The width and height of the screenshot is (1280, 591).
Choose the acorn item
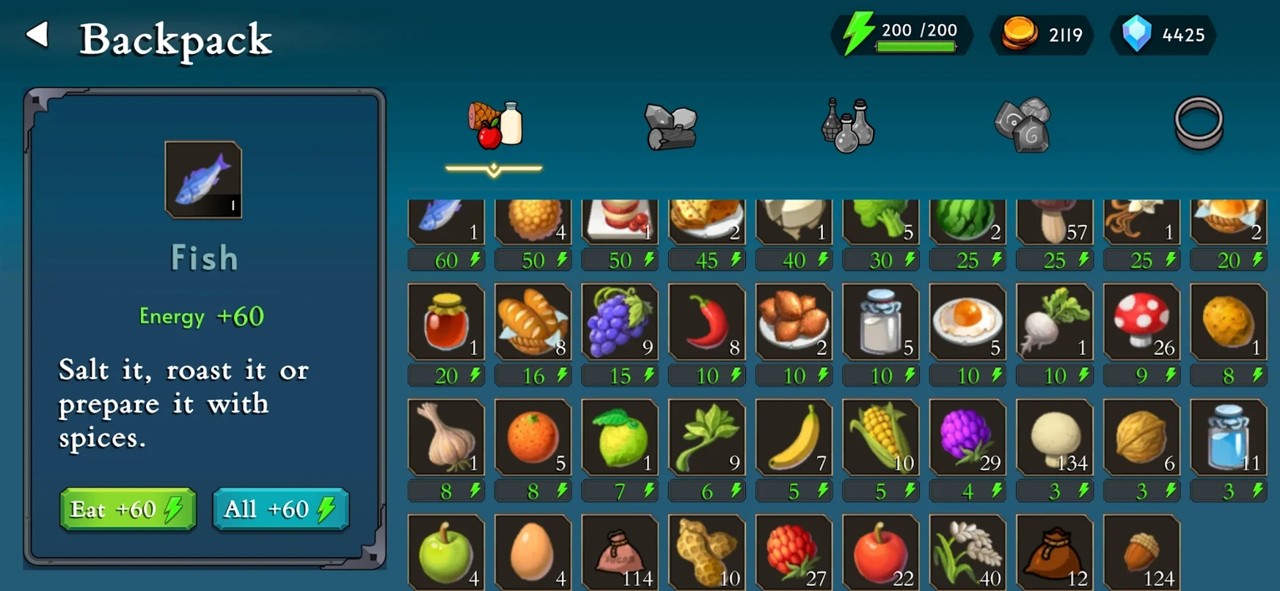coord(1142,551)
